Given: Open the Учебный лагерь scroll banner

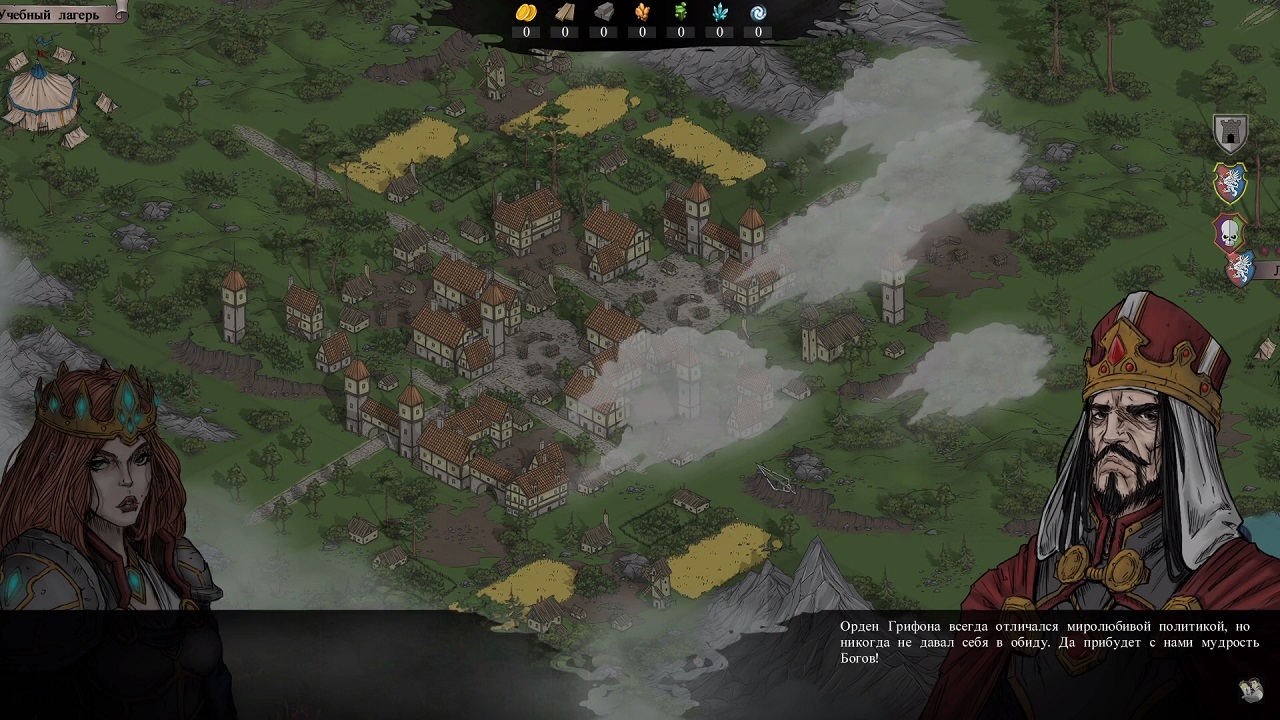Looking at the screenshot, I should (x=62, y=10).
